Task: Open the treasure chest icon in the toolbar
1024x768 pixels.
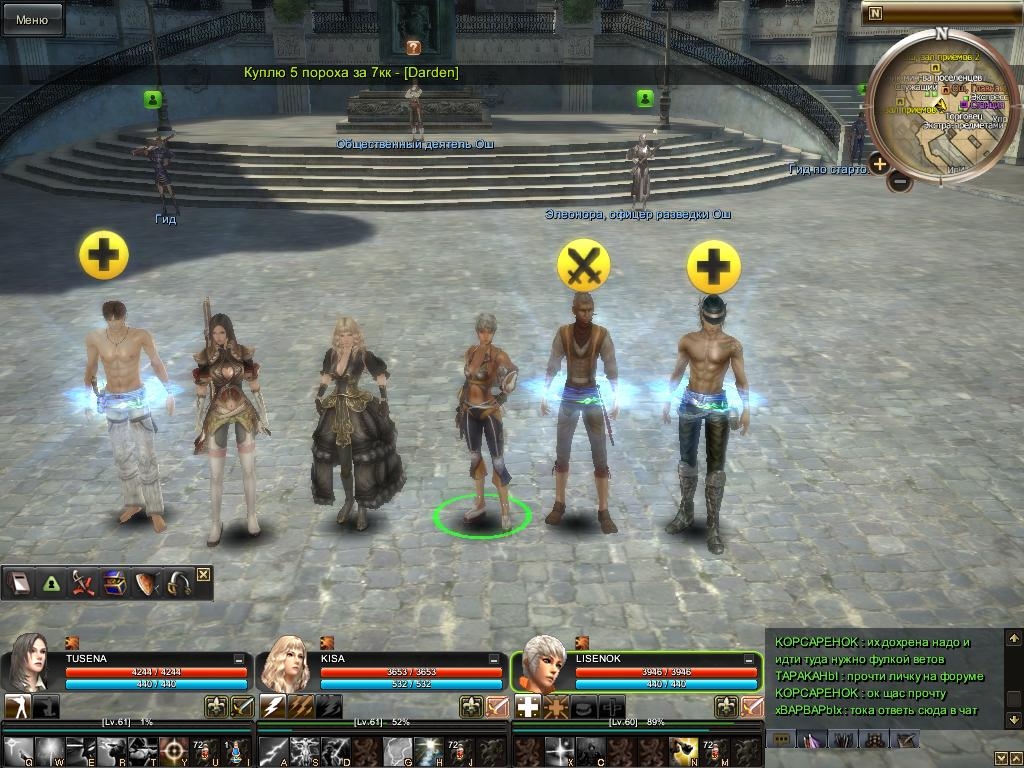Action: coord(114,584)
